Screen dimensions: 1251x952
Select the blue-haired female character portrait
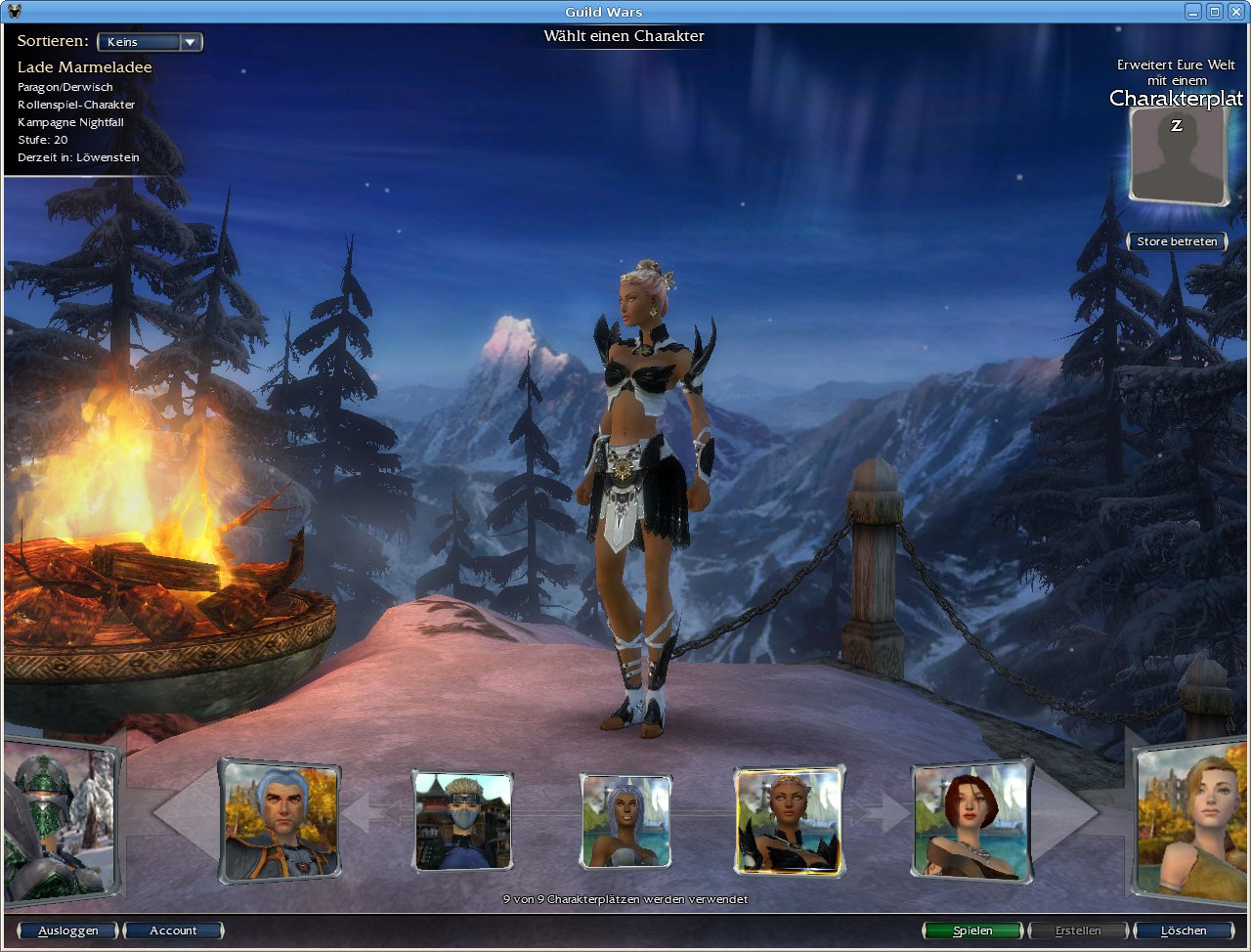(x=624, y=821)
